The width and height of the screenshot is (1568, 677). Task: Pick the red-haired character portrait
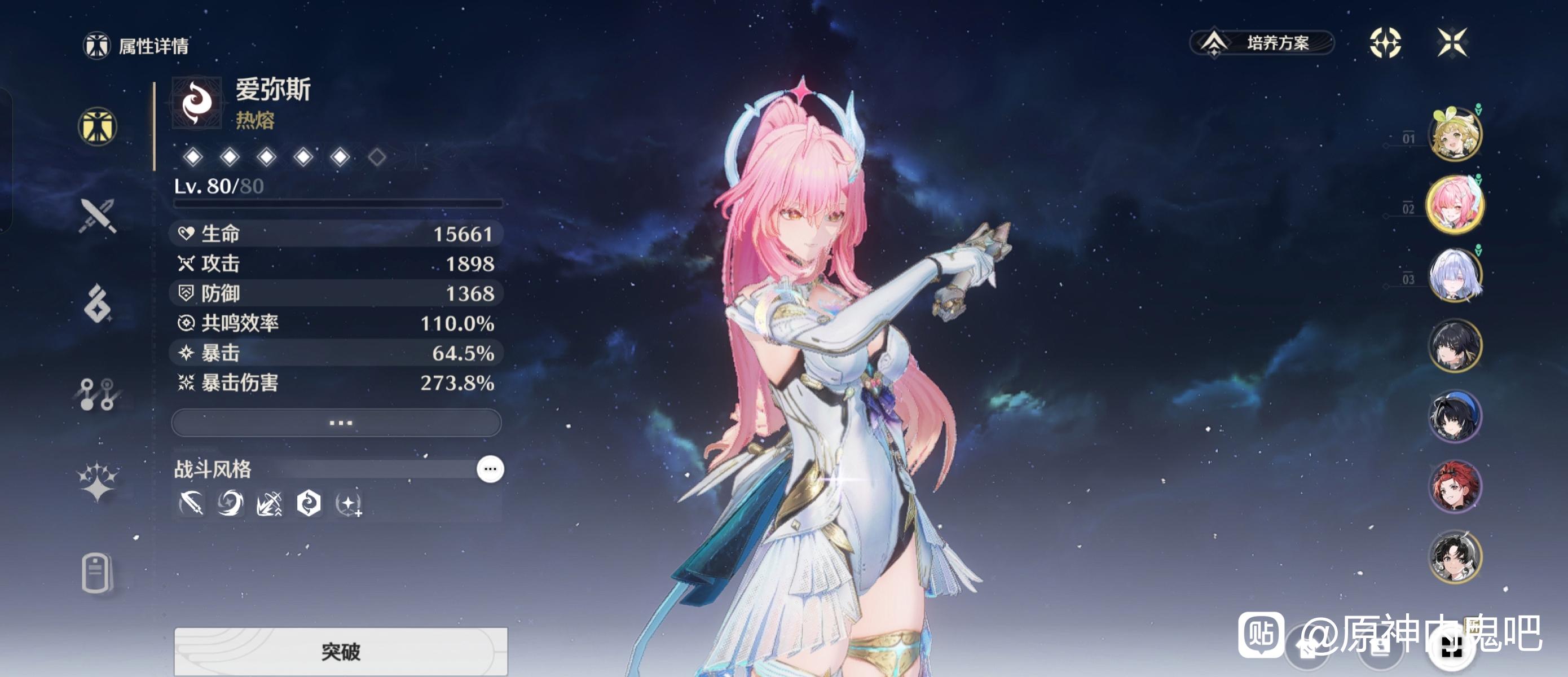tap(1455, 486)
